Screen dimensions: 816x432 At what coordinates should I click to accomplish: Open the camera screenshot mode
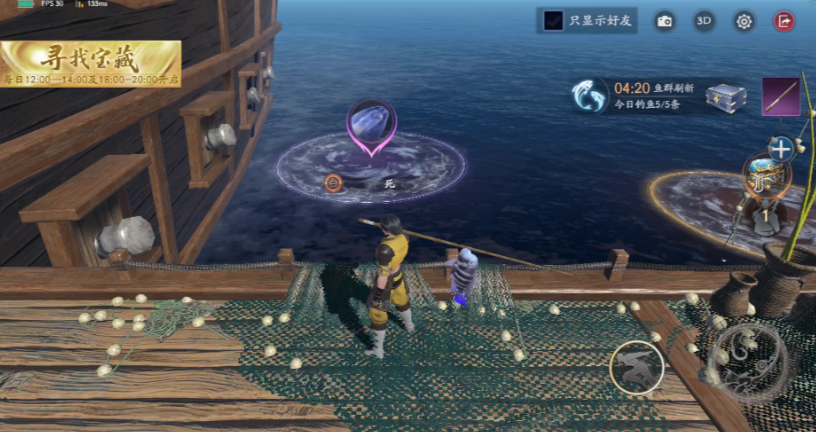(x=665, y=21)
